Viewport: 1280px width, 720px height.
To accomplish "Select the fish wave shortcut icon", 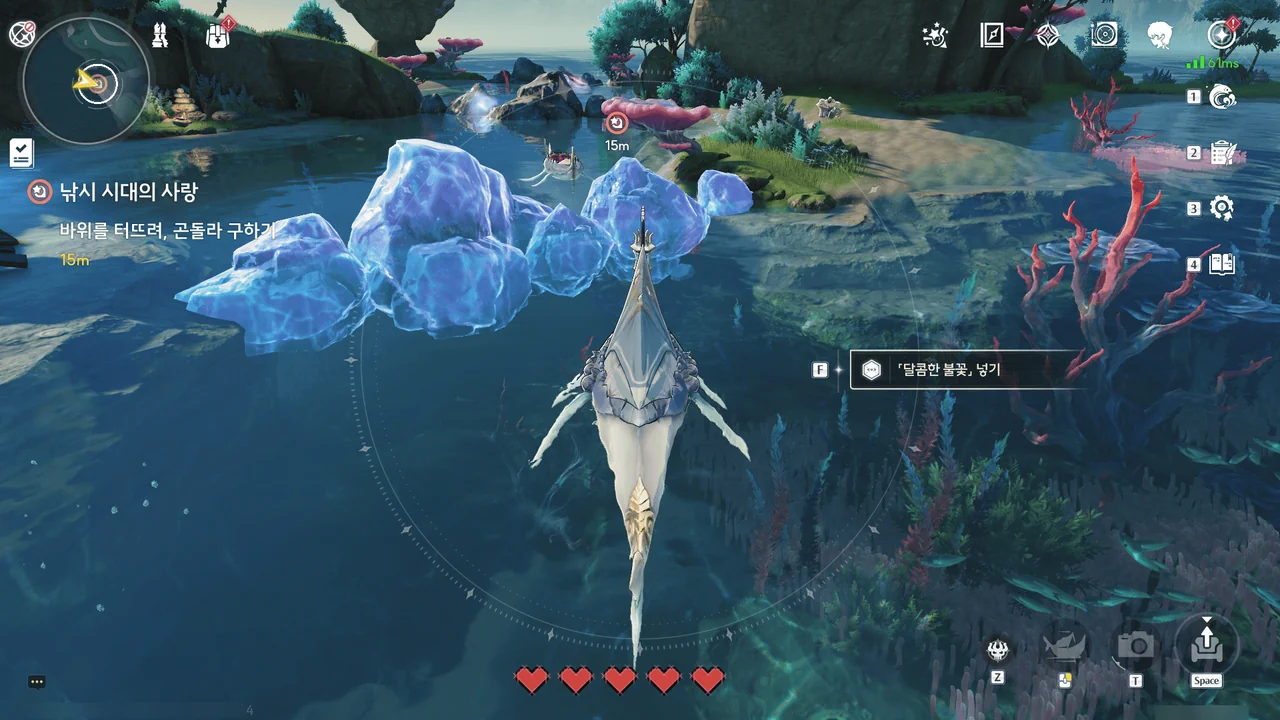I will click(x=1222, y=96).
